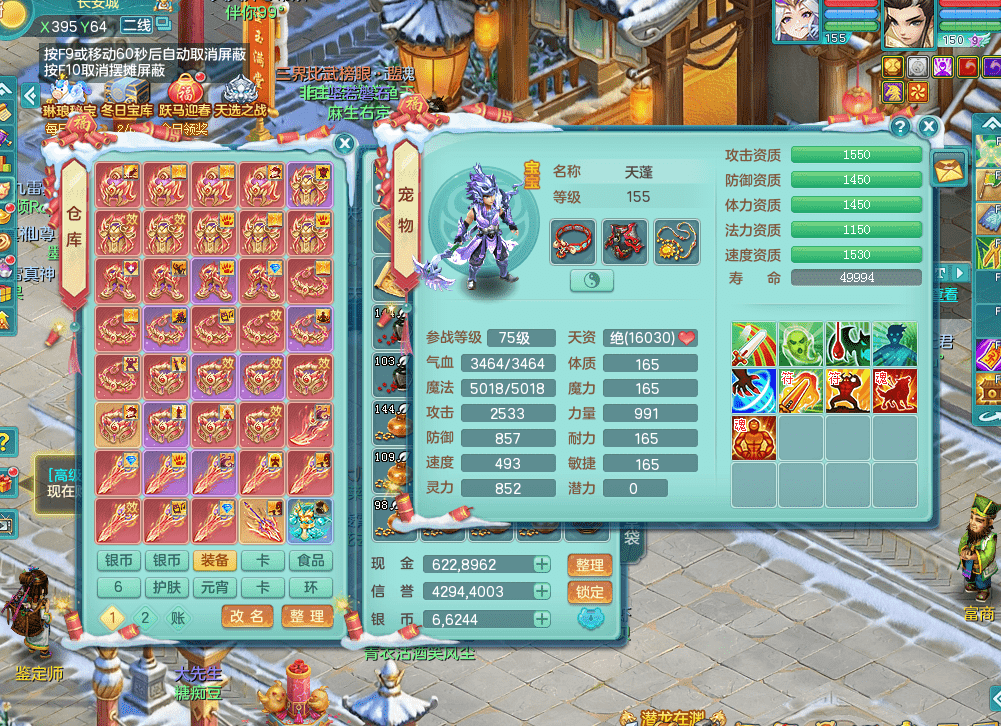Switch to the 元宵 warehouse tab
The image size is (1001, 726).
coord(215,587)
